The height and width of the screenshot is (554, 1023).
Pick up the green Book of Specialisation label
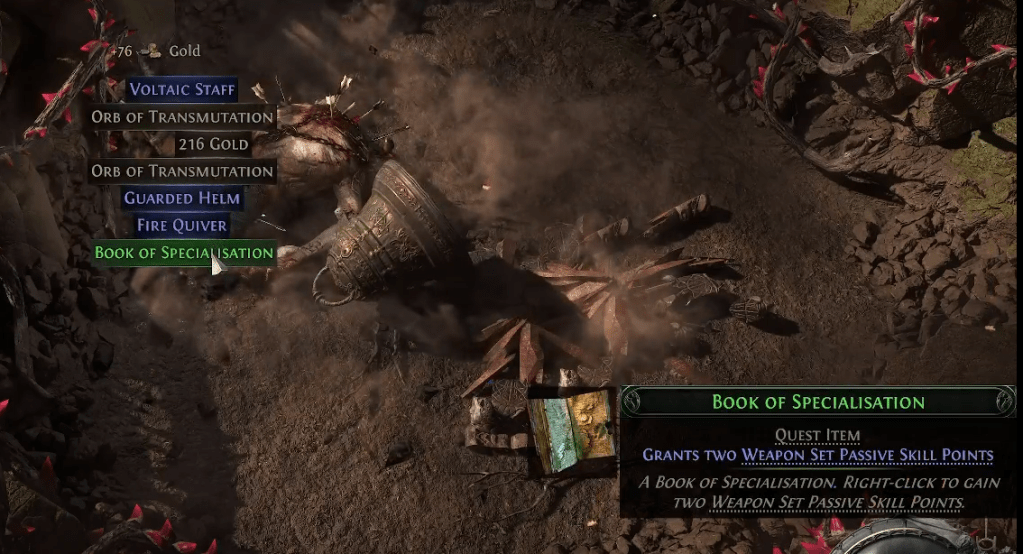183,253
